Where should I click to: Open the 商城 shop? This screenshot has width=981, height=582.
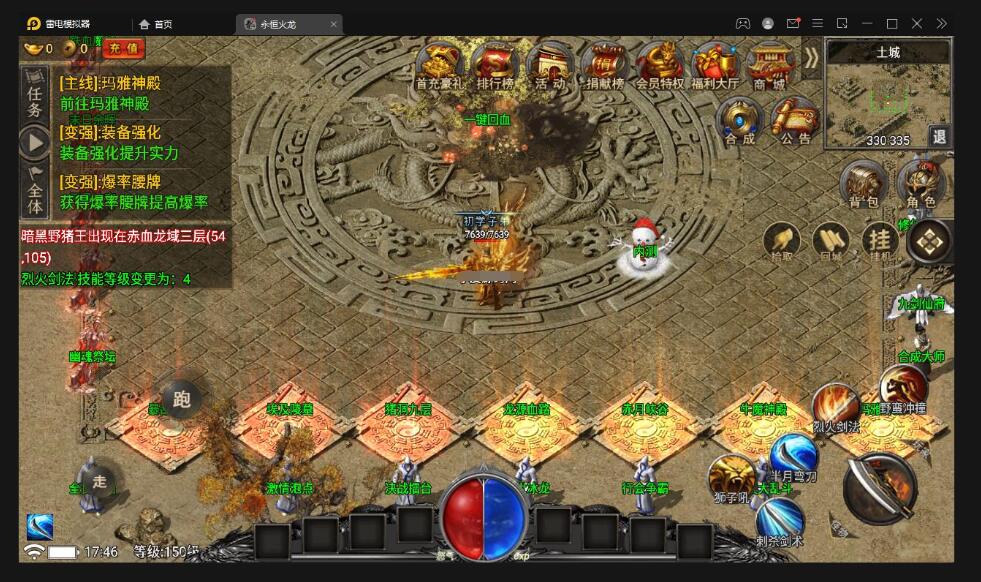pos(768,66)
